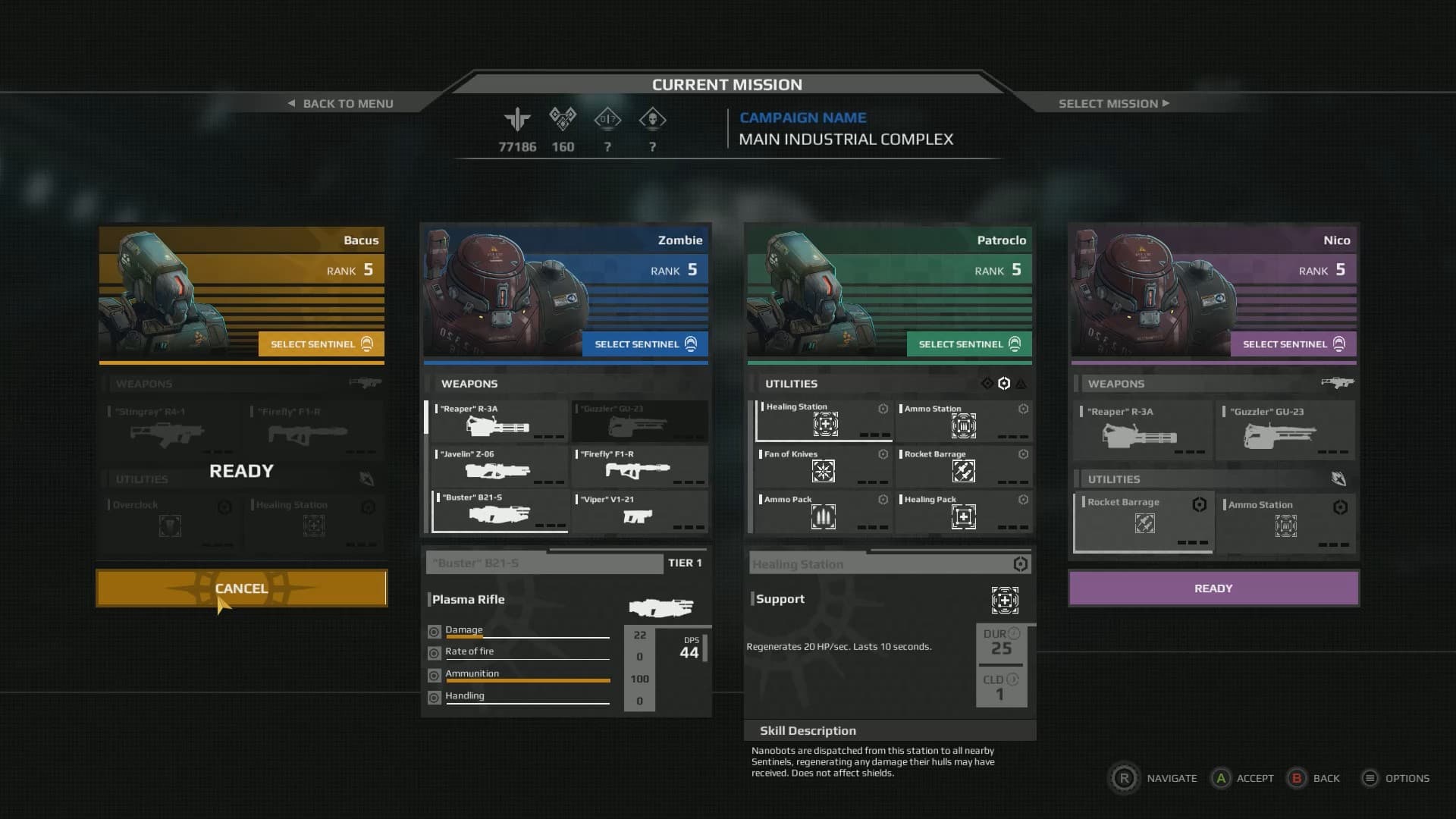Image resolution: width=1456 pixels, height=819 pixels.
Task: Go back to menu
Action: point(341,103)
